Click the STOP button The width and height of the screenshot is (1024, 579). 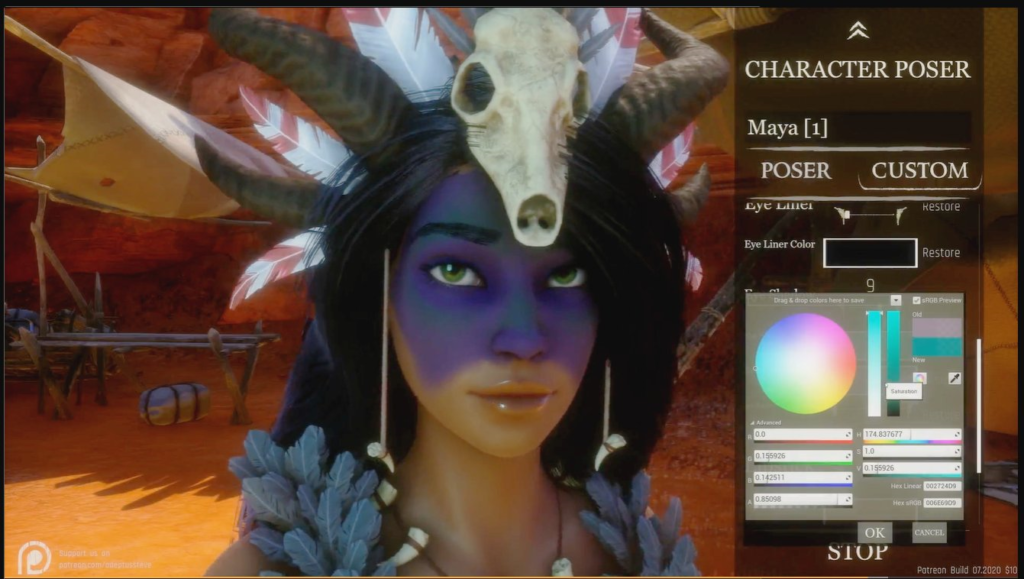click(857, 553)
